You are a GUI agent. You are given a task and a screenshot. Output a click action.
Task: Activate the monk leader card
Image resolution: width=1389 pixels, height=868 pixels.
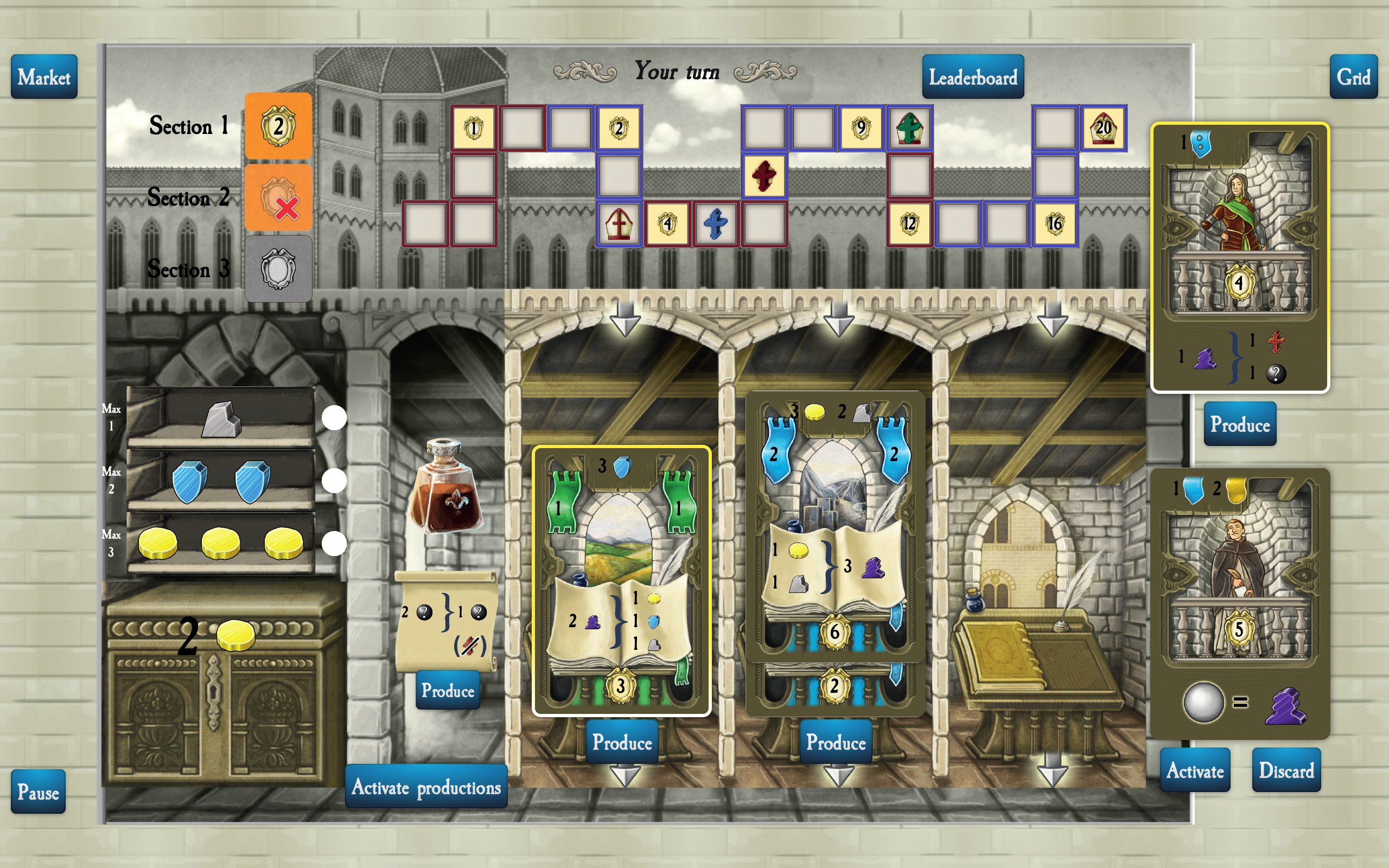(x=1194, y=770)
